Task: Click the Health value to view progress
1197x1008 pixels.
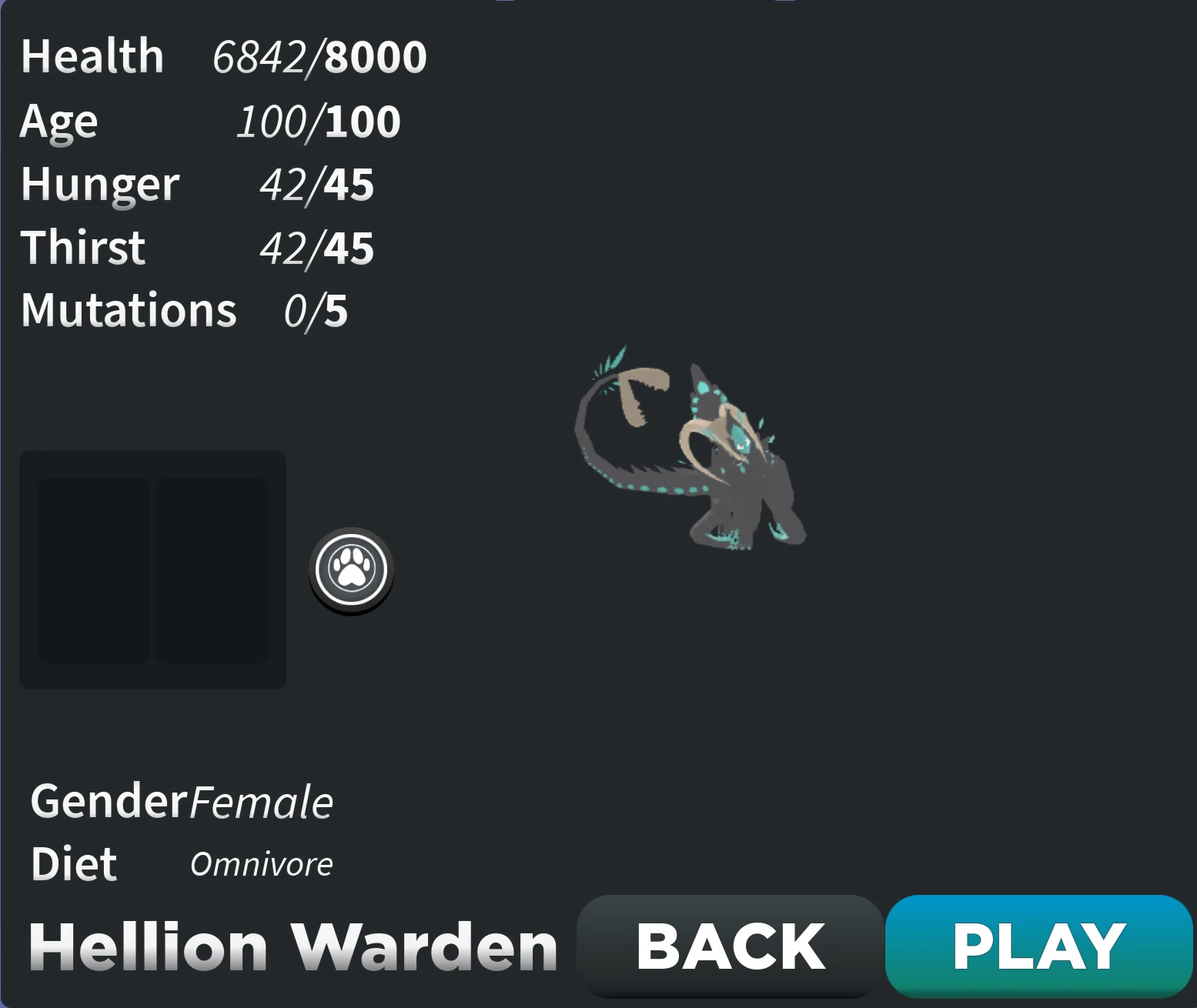Action: [x=318, y=55]
